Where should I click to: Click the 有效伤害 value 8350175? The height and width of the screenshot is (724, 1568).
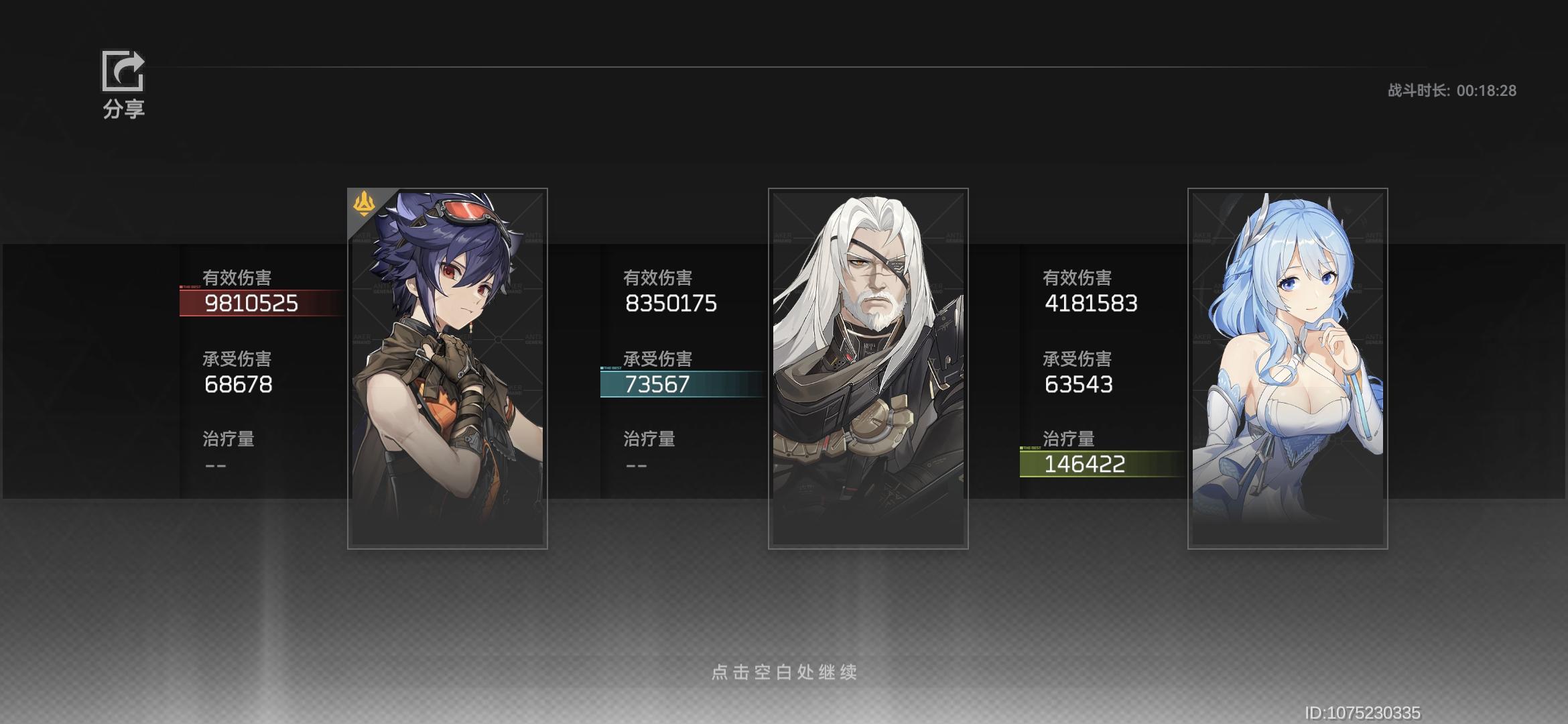(x=671, y=303)
